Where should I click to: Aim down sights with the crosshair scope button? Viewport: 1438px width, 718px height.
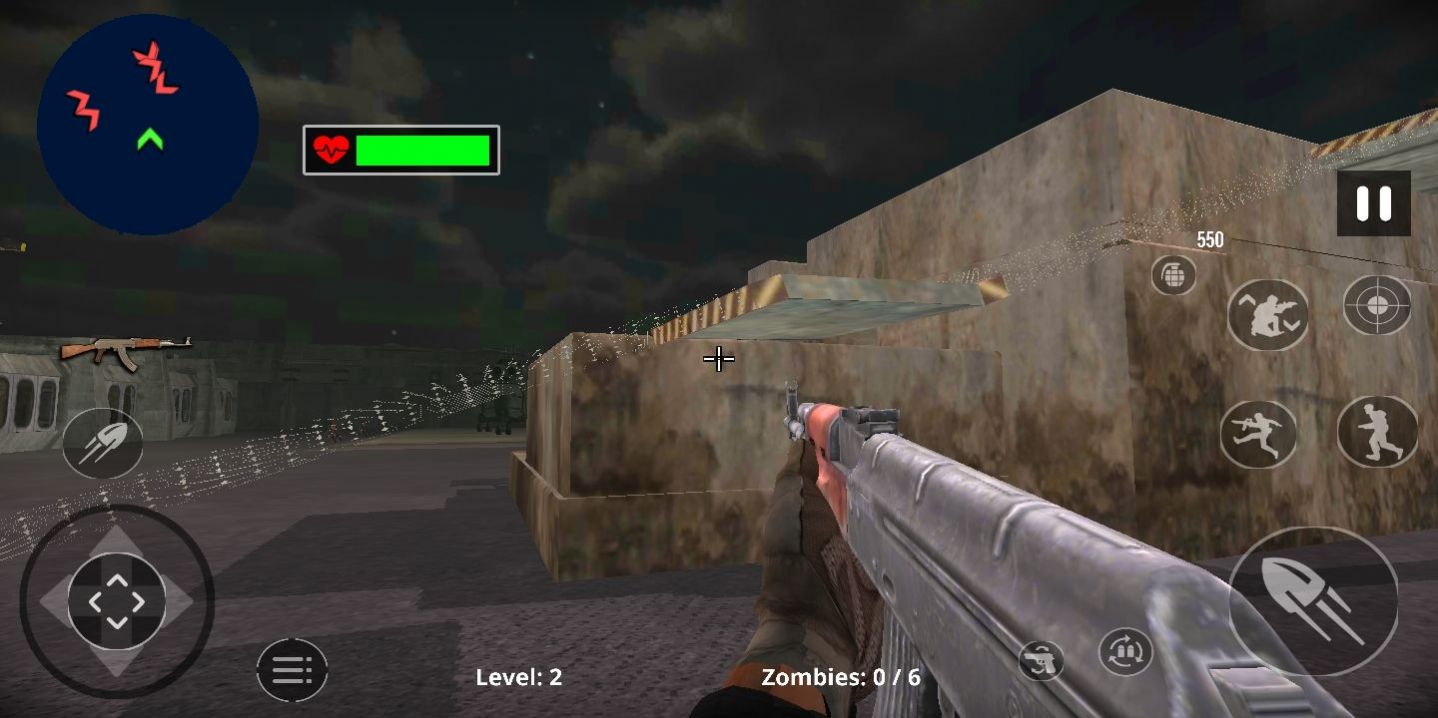[1376, 305]
